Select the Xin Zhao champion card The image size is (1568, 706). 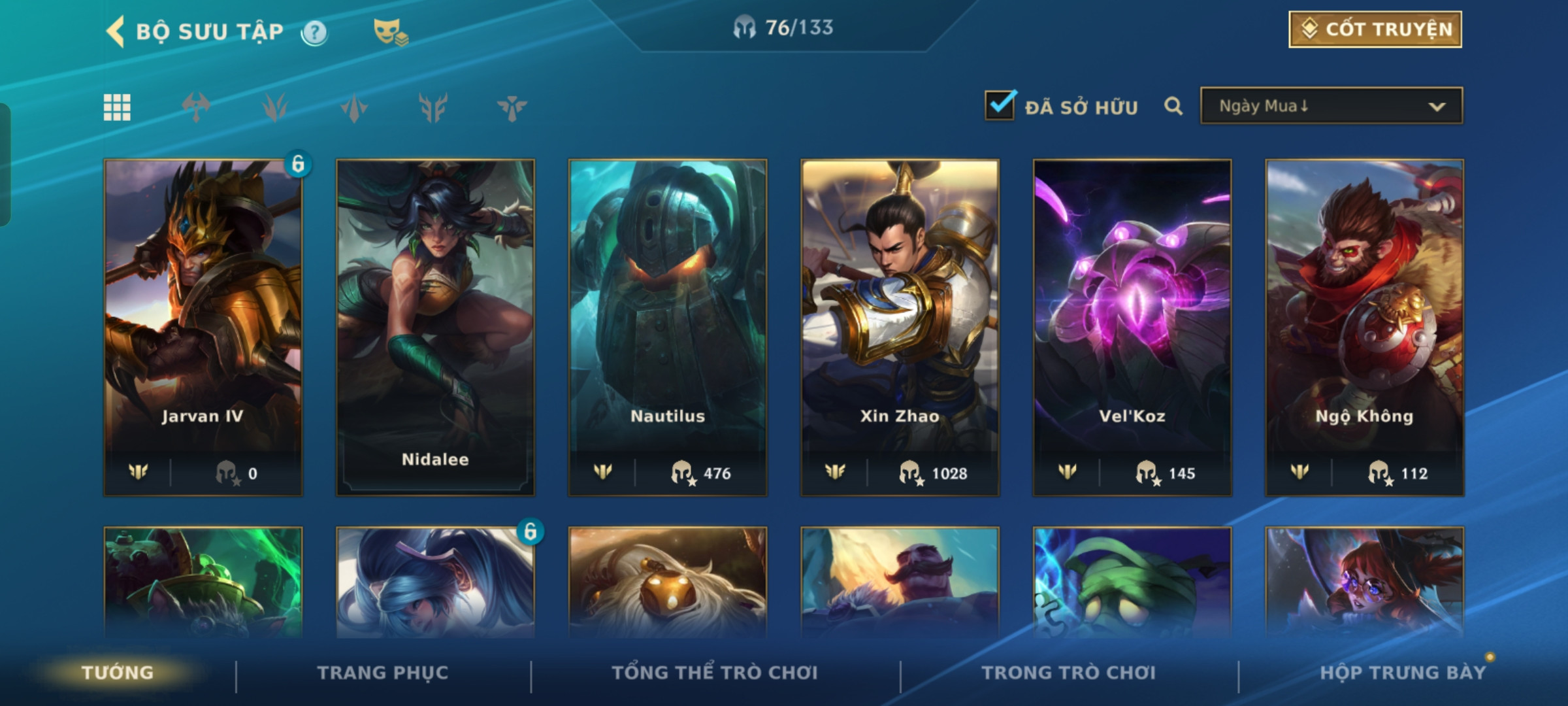900,327
